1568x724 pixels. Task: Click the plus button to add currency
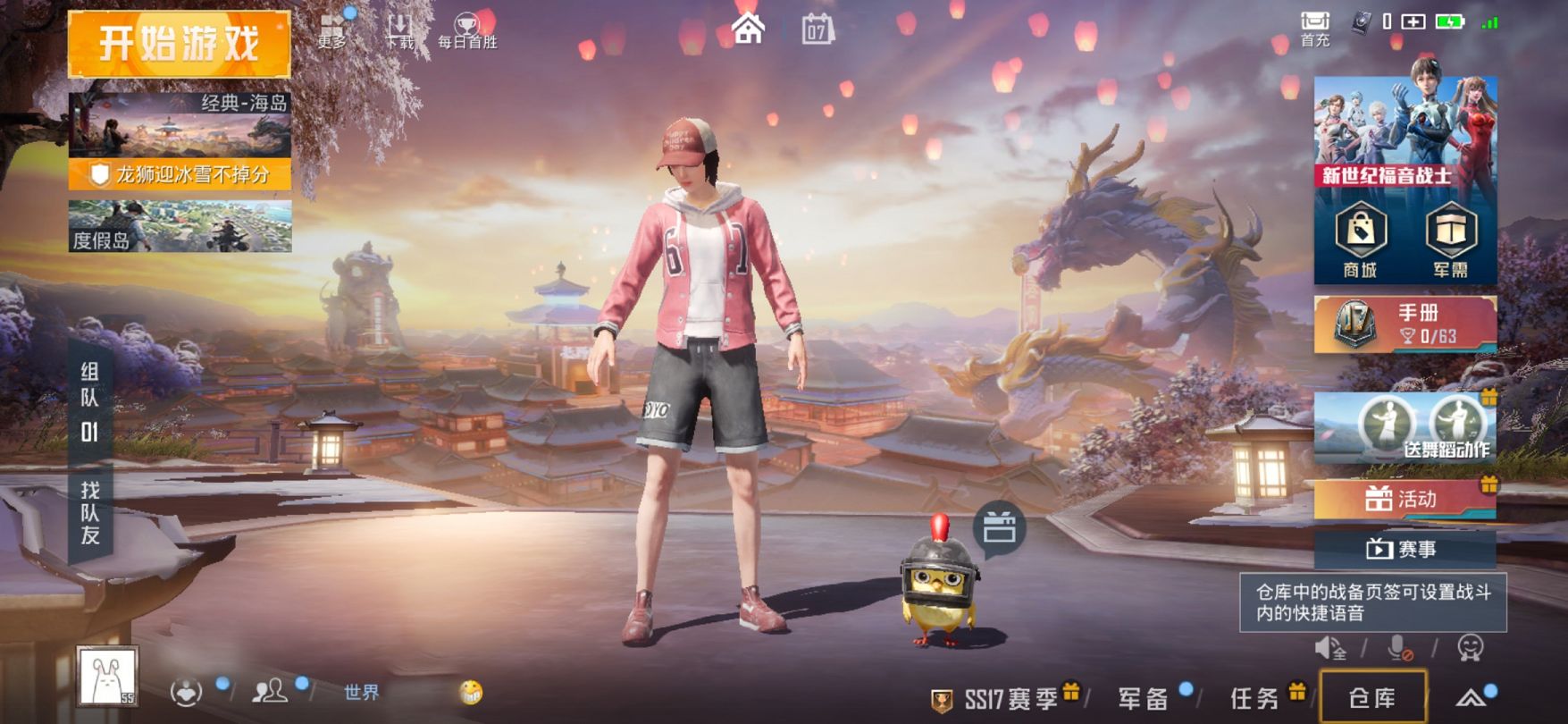(x=1413, y=21)
